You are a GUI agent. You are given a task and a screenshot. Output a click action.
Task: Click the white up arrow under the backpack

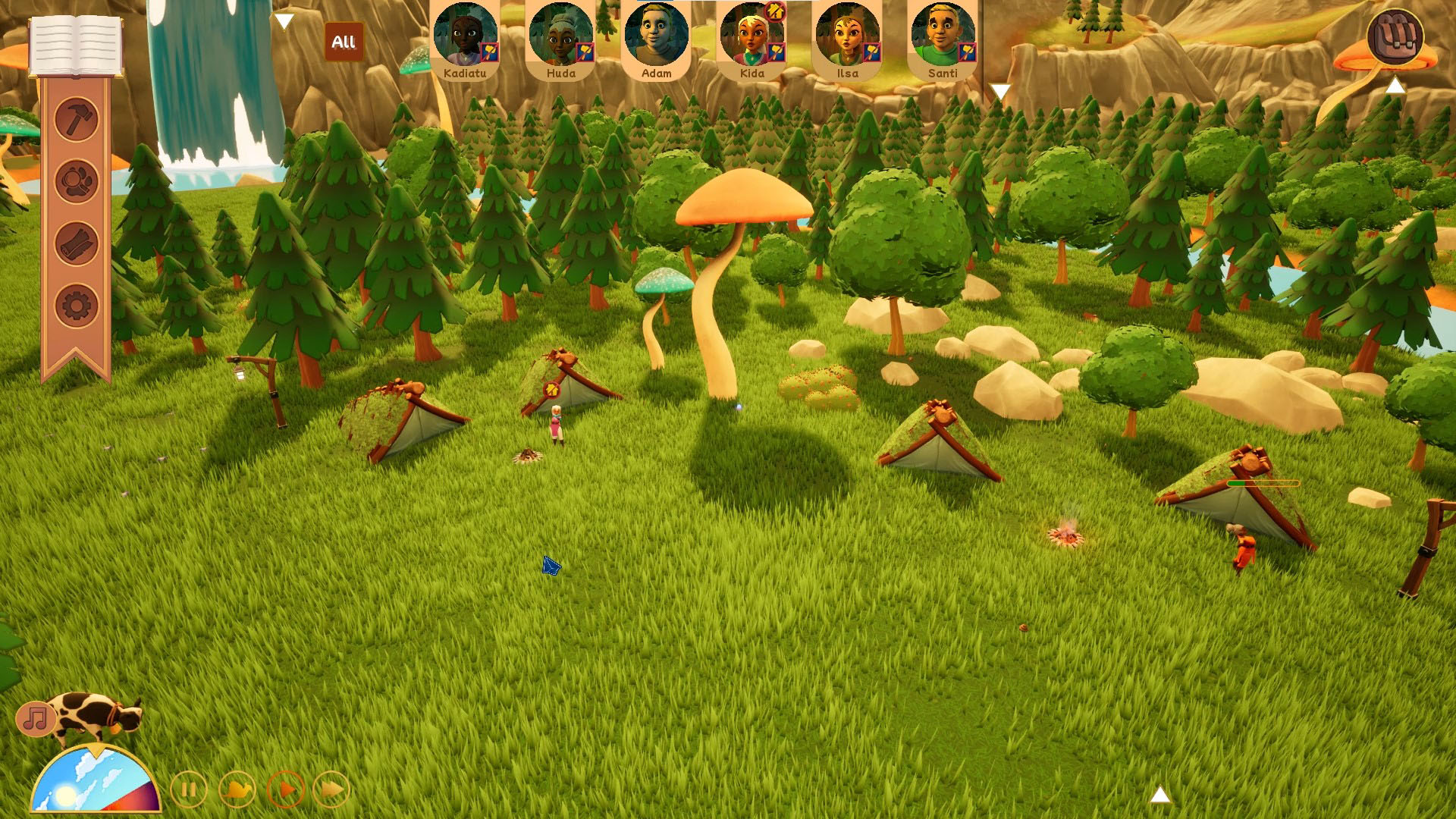(1395, 86)
